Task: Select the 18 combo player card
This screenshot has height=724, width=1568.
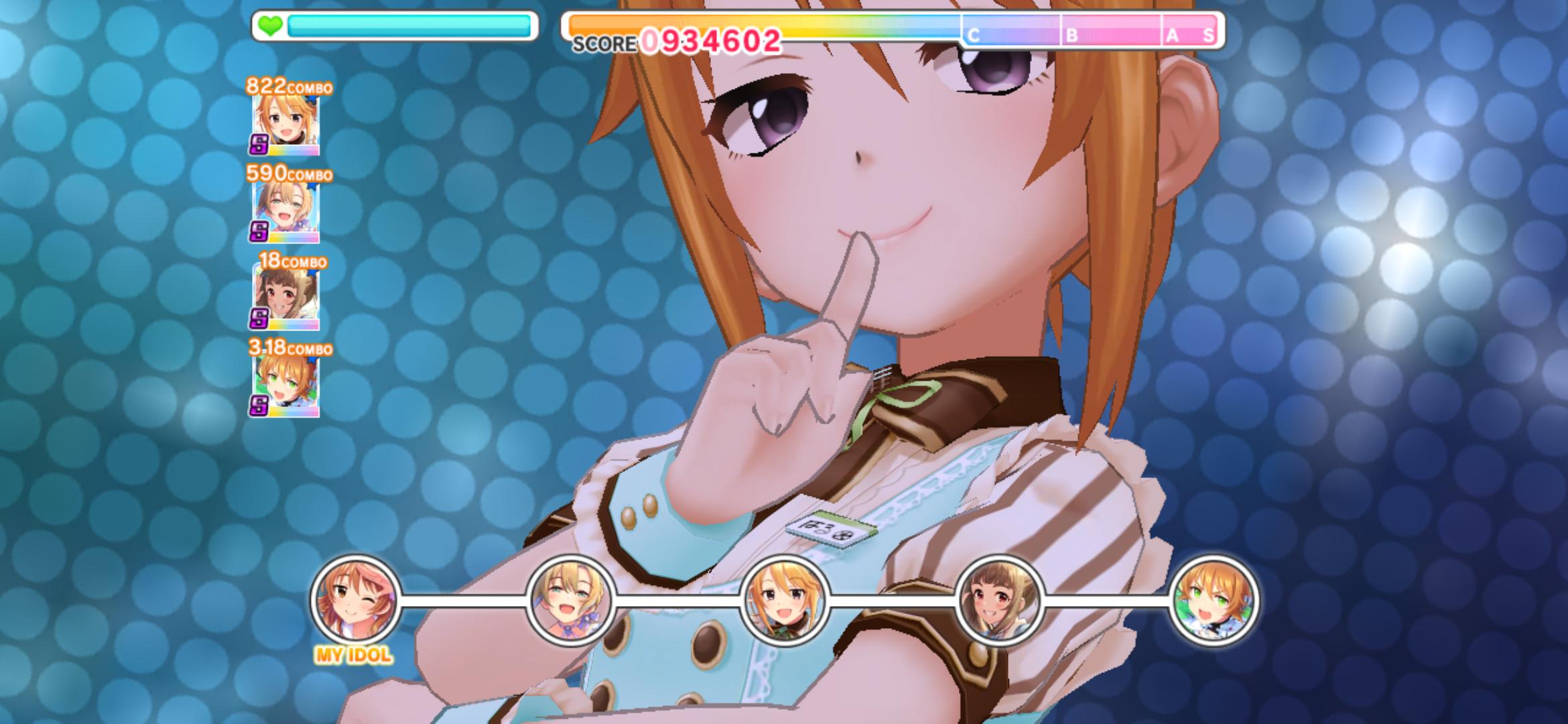Action: pos(285,298)
